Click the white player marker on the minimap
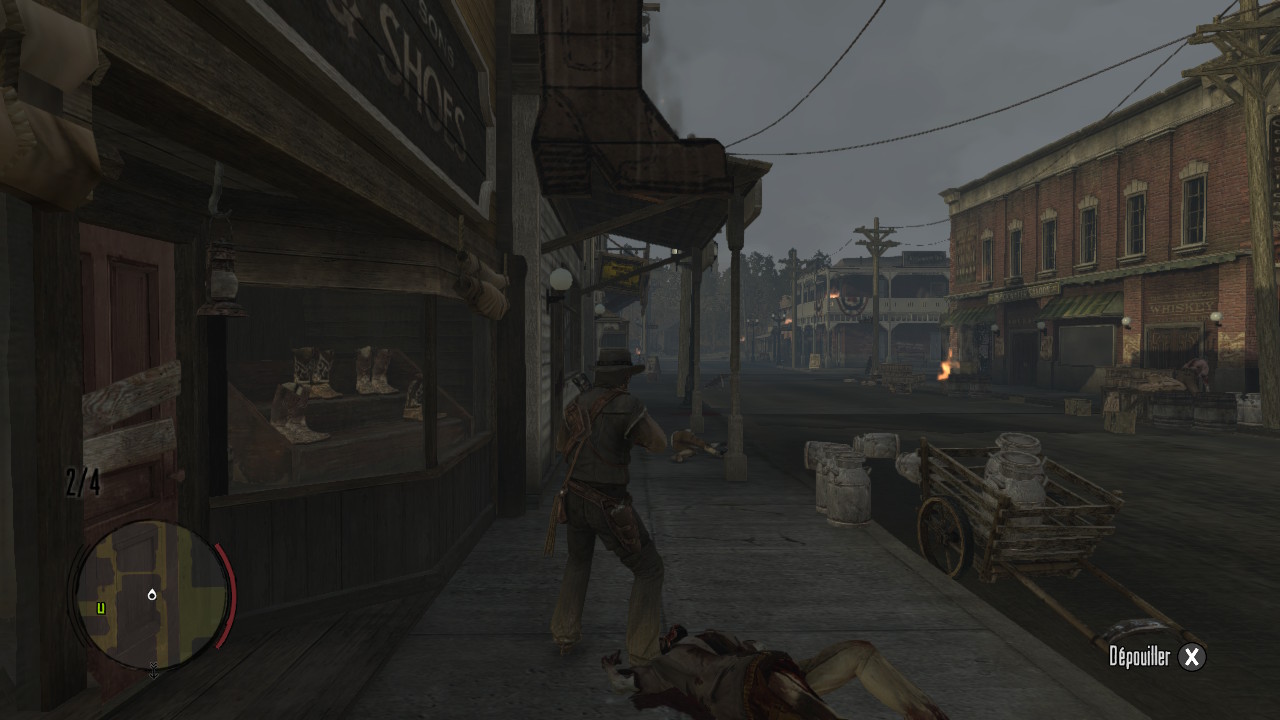The image size is (1280, 720). point(151,594)
